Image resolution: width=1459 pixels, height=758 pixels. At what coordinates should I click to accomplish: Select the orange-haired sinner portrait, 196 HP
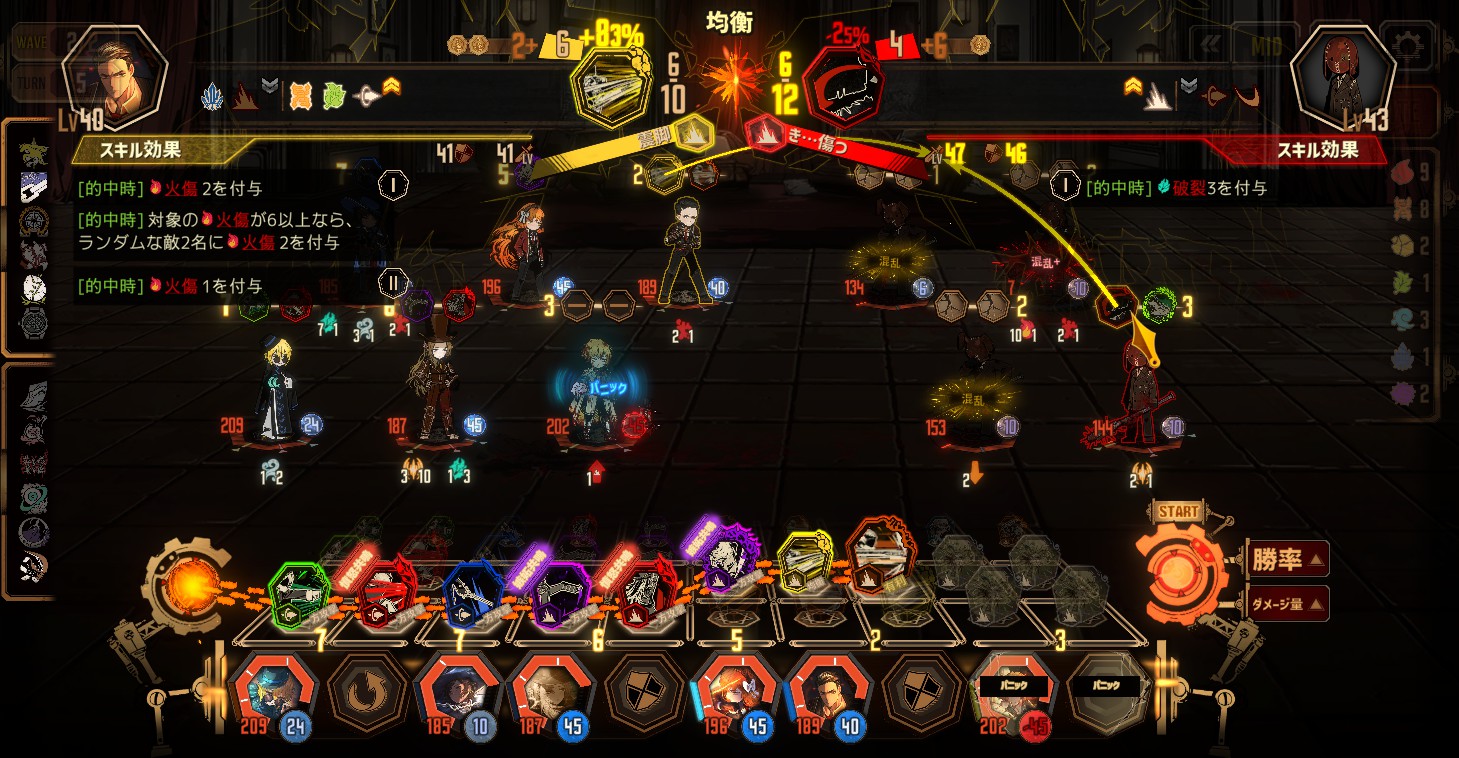[x=735, y=691]
